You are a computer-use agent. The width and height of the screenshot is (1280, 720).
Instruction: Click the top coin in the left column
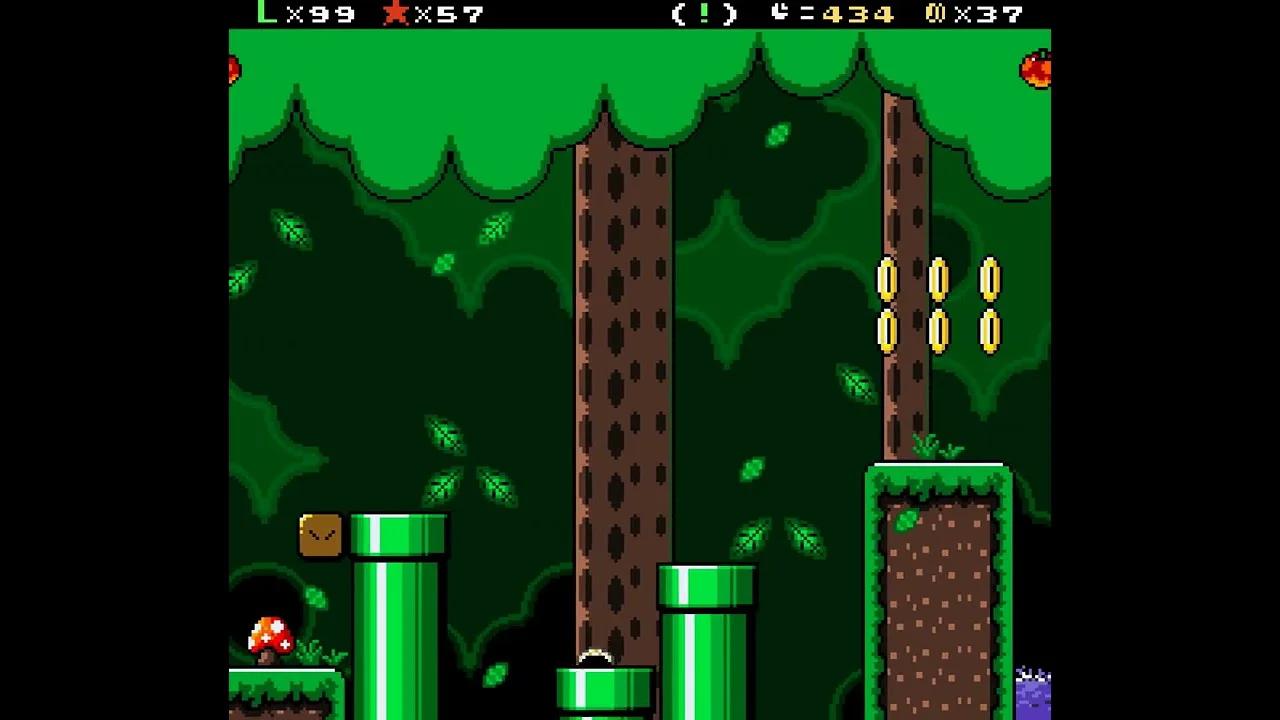888,280
